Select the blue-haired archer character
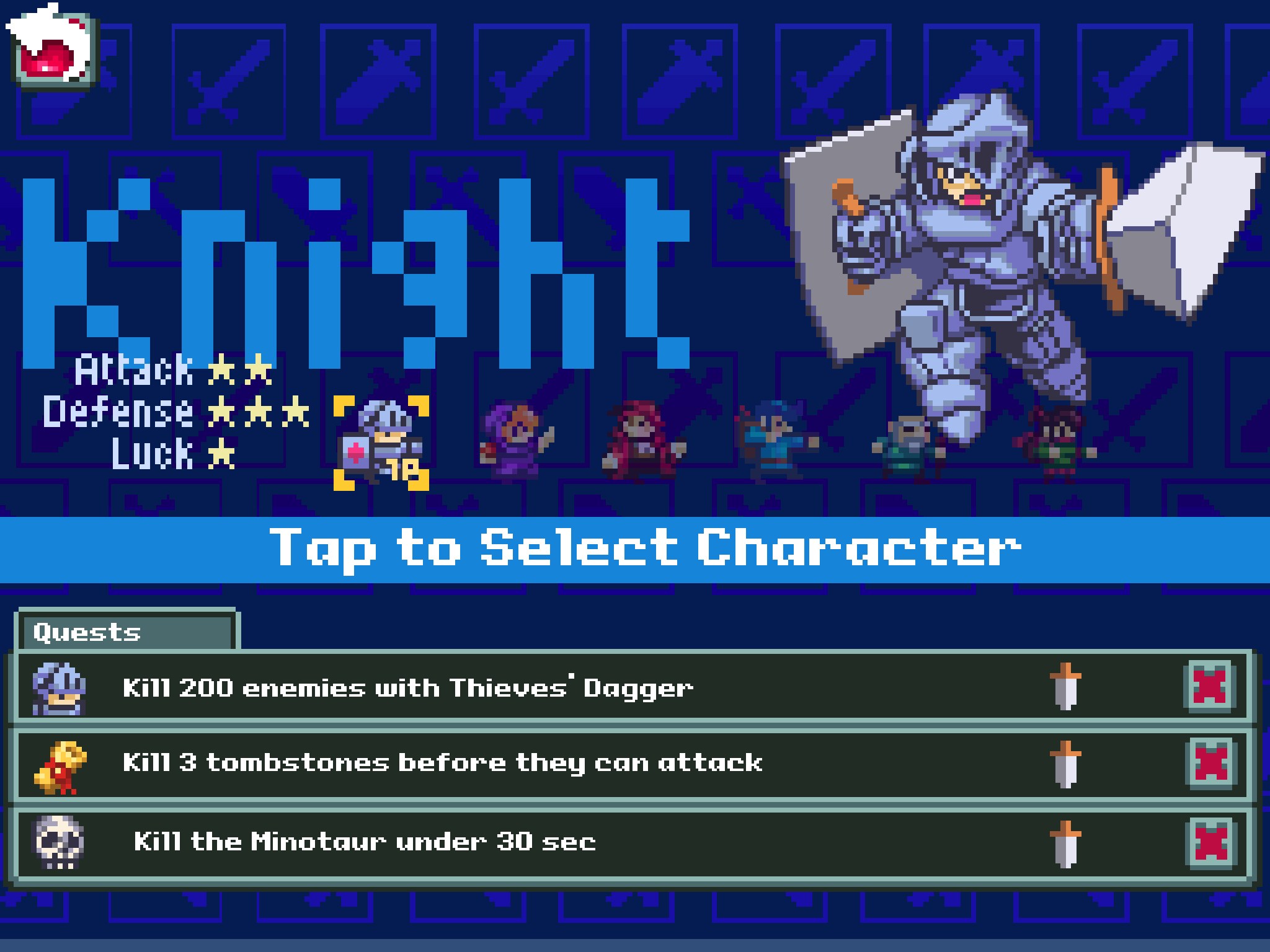This screenshot has width=1270, height=952. click(776, 441)
